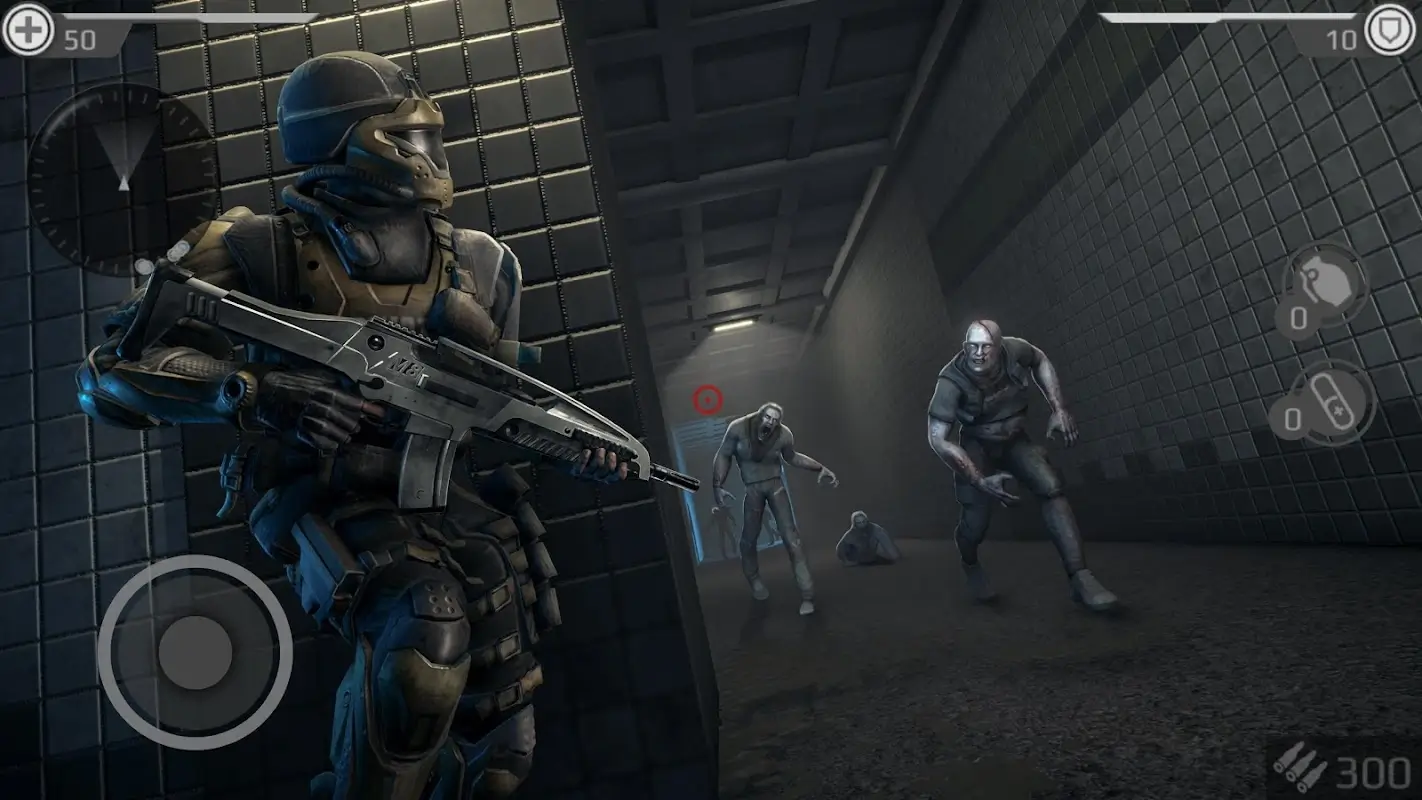Tap the bullets ammo reload icon

pos(1300,771)
